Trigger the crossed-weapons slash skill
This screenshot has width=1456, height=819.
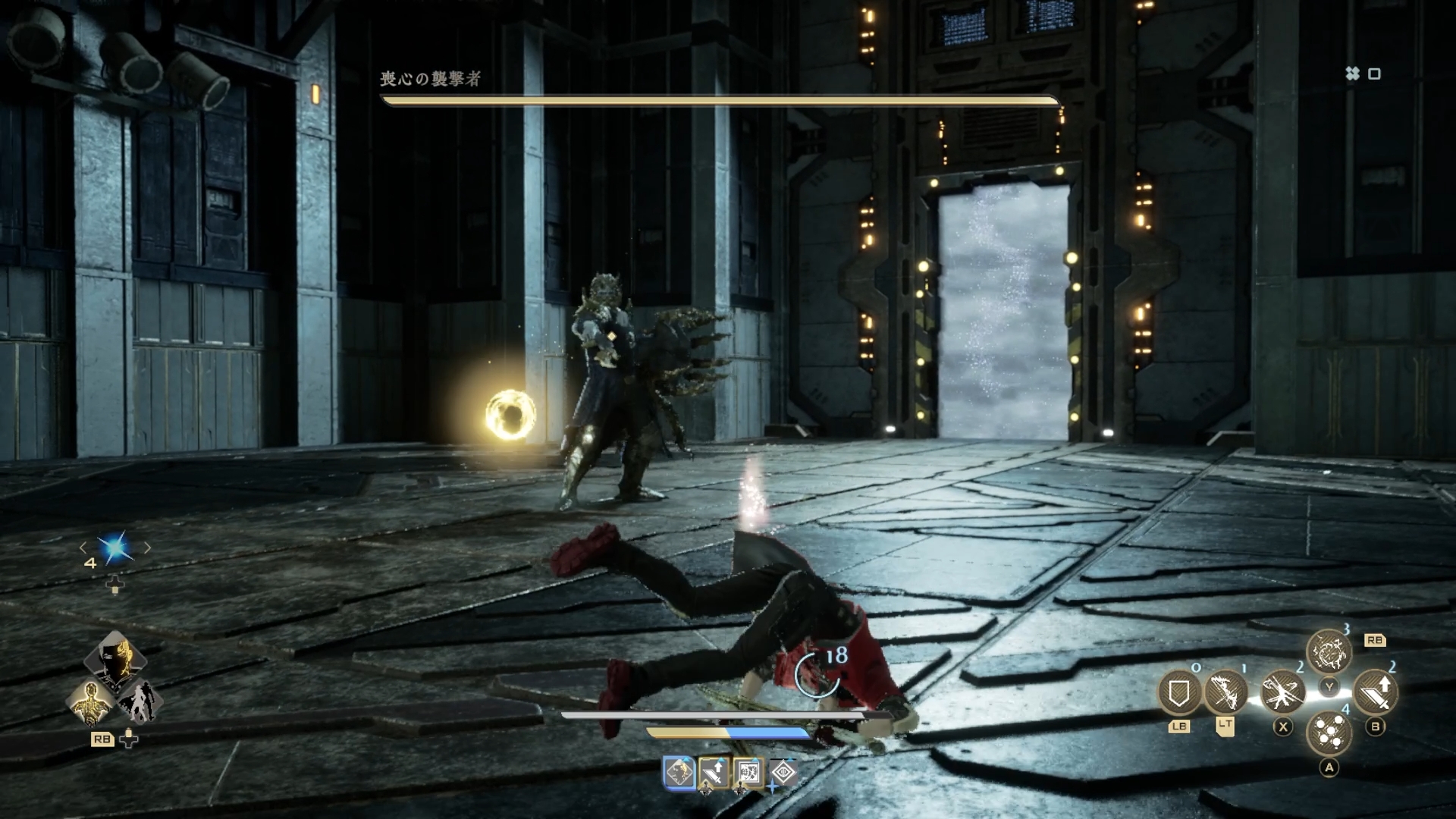point(1282,692)
